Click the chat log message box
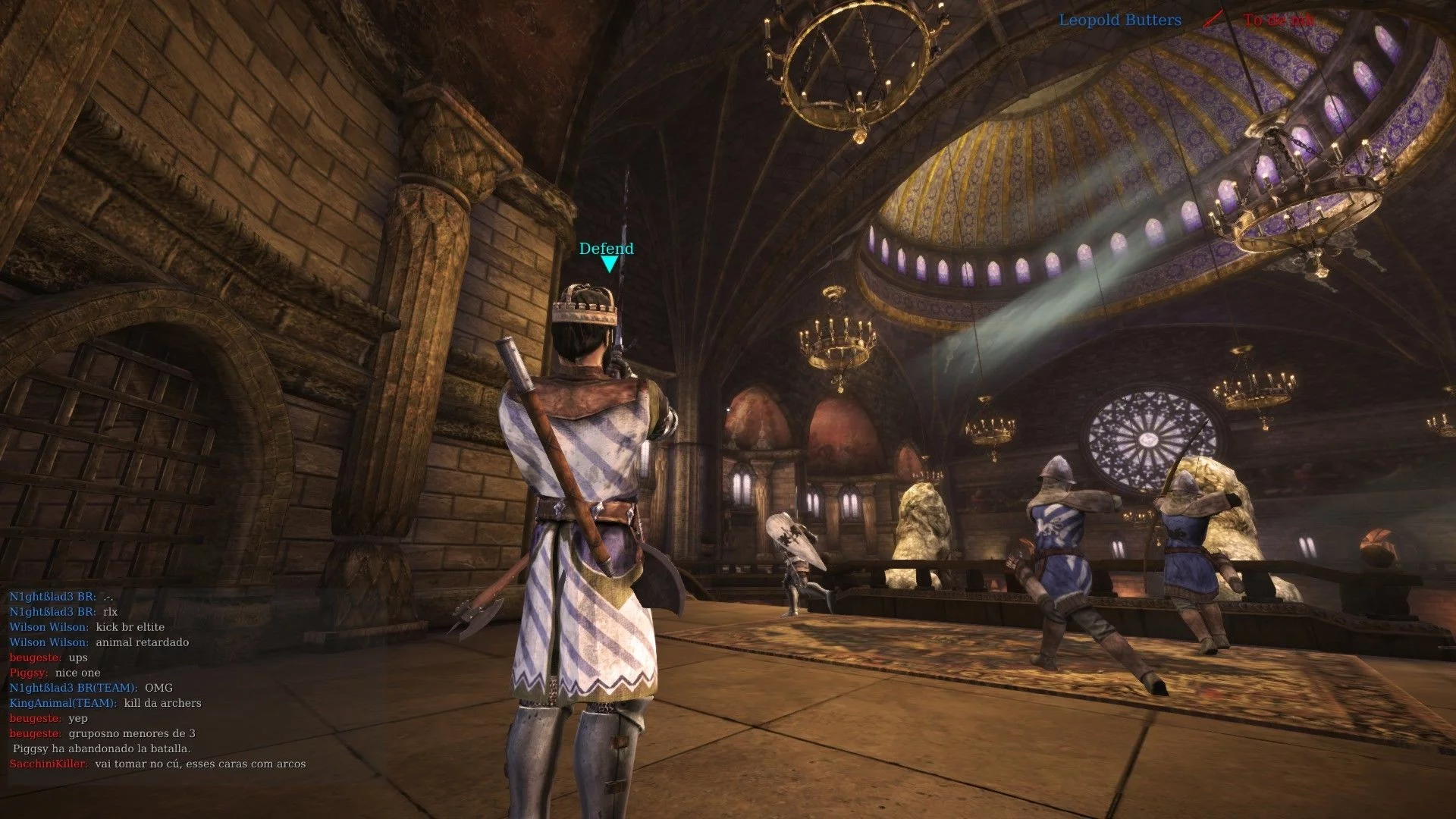 tap(158, 680)
